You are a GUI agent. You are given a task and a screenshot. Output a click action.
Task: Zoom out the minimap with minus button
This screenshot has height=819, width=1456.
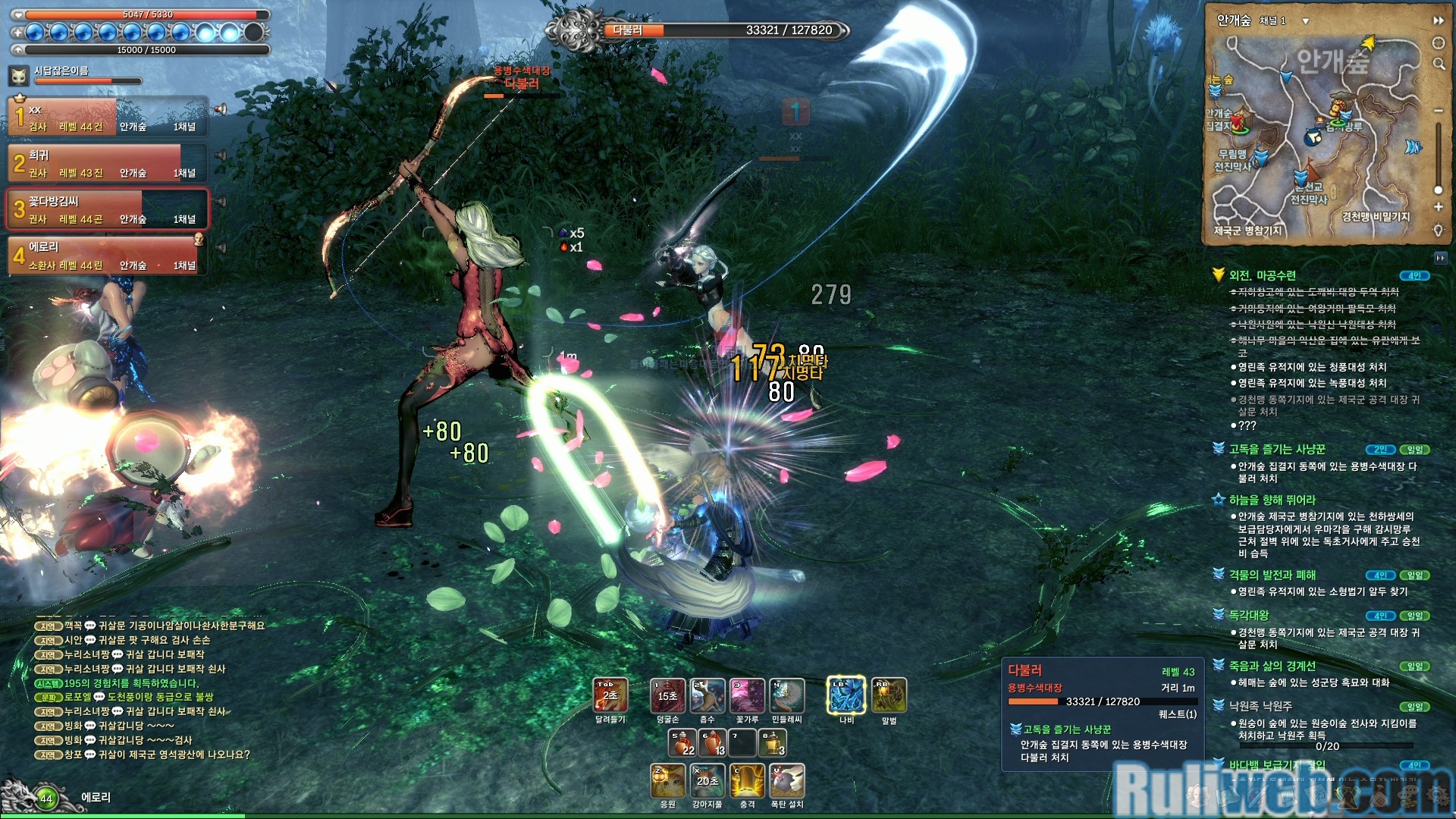point(1438,111)
